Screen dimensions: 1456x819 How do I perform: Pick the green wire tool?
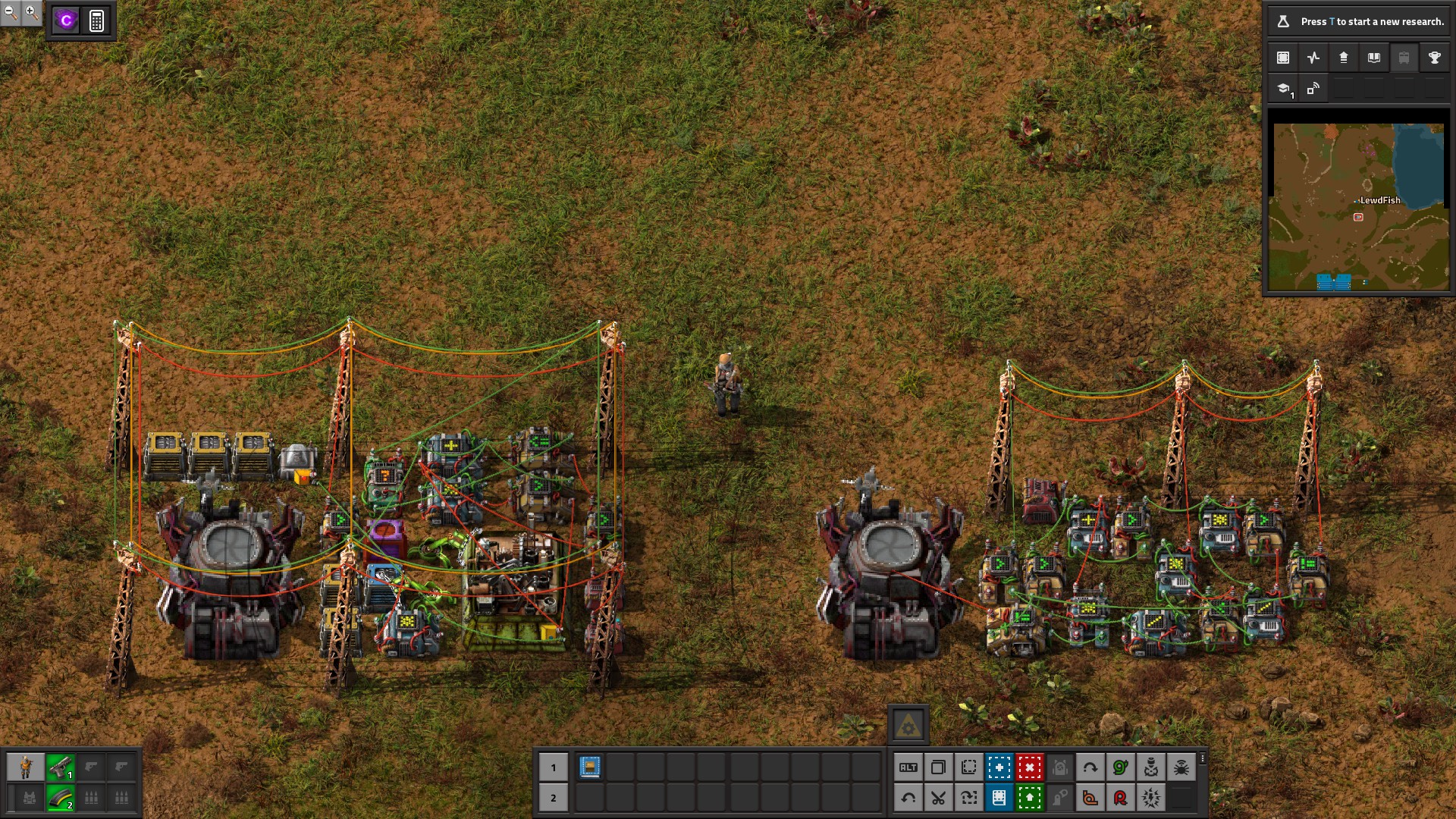(x=1120, y=767)
